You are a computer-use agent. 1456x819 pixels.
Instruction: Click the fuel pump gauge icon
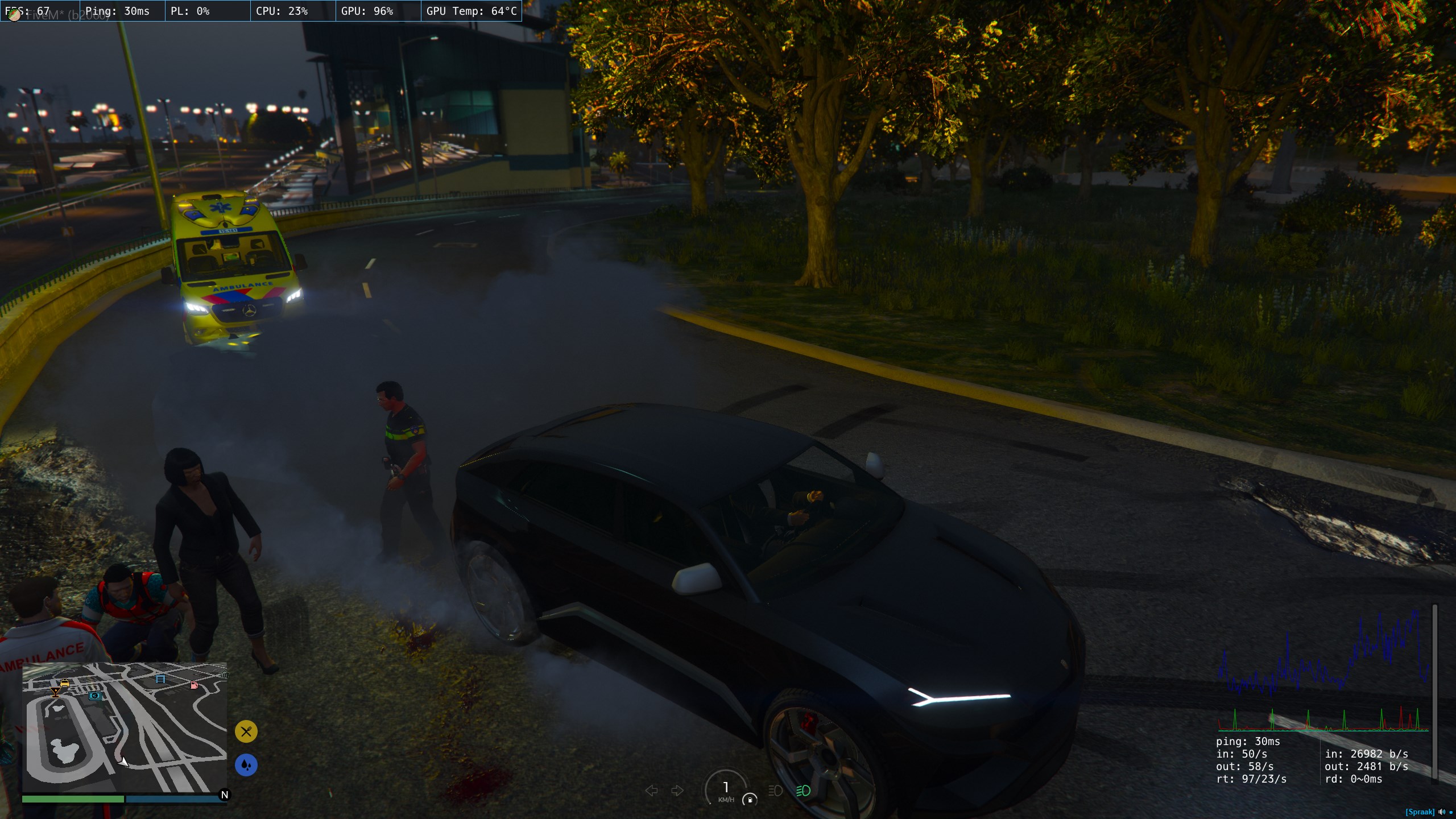[750, 800]
